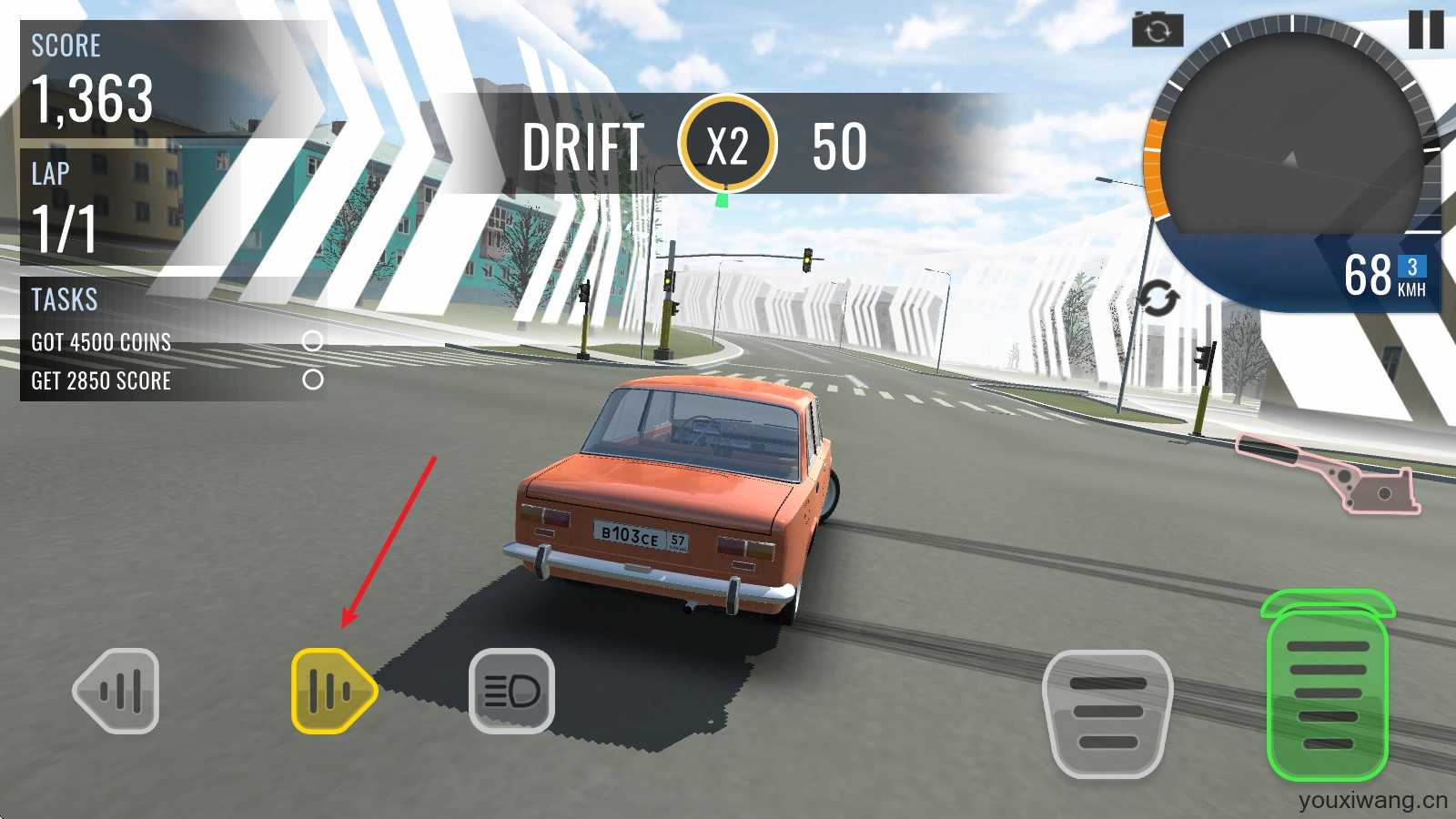Hit the grey brake pedal
The width and height of the screenshot is (1456, 819).
[1108, 713]
